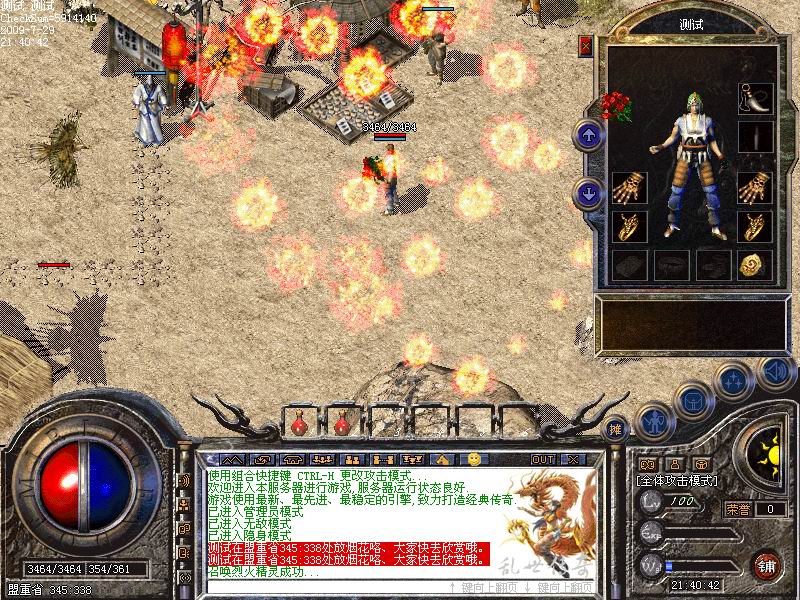Select the horn necklace equipment slot

tap(755, 97)
